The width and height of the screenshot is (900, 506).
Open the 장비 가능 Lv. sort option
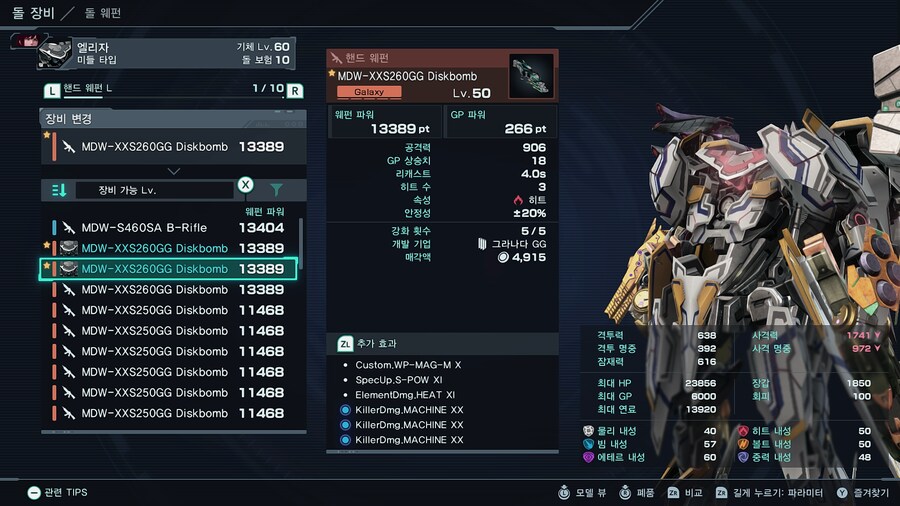point(154,190)
